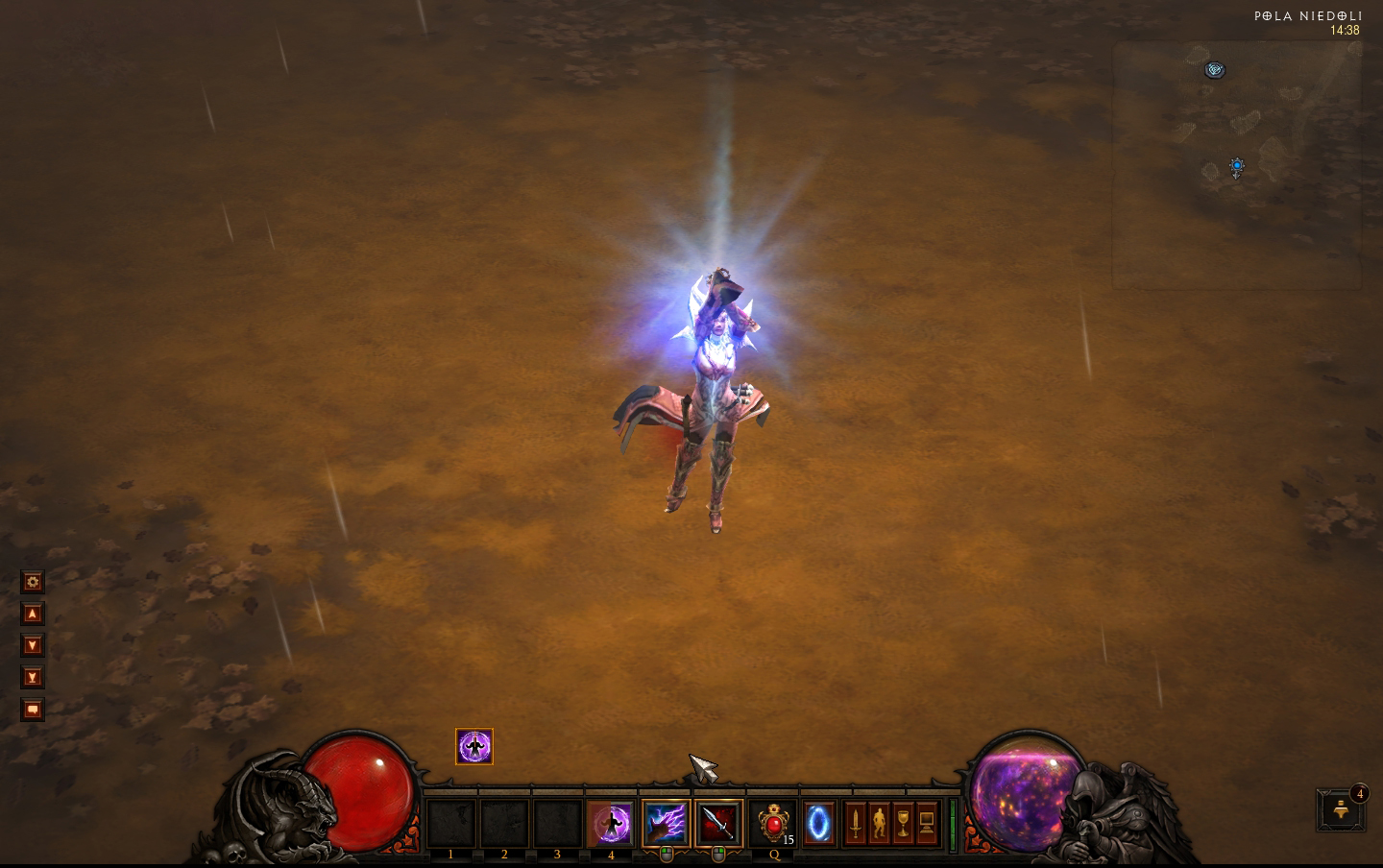Image resolution: width=1383 pixels, height=868 pixels.
Task: Open the chat speech bubble button
Action: pos(33,710)
